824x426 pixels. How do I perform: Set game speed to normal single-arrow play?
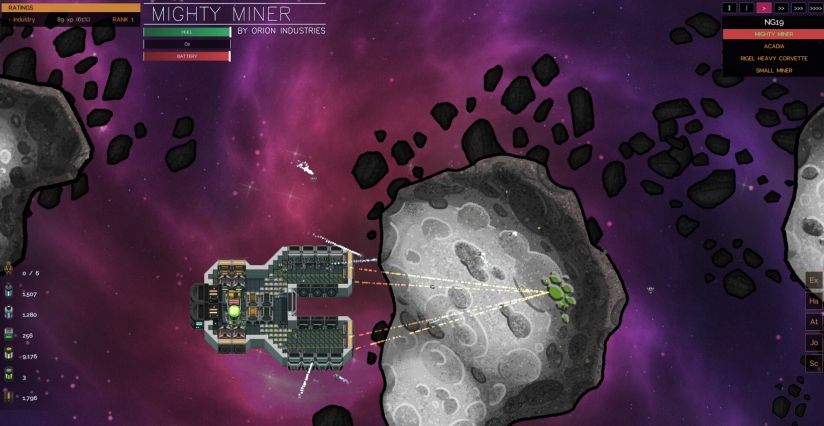point(763,7)
